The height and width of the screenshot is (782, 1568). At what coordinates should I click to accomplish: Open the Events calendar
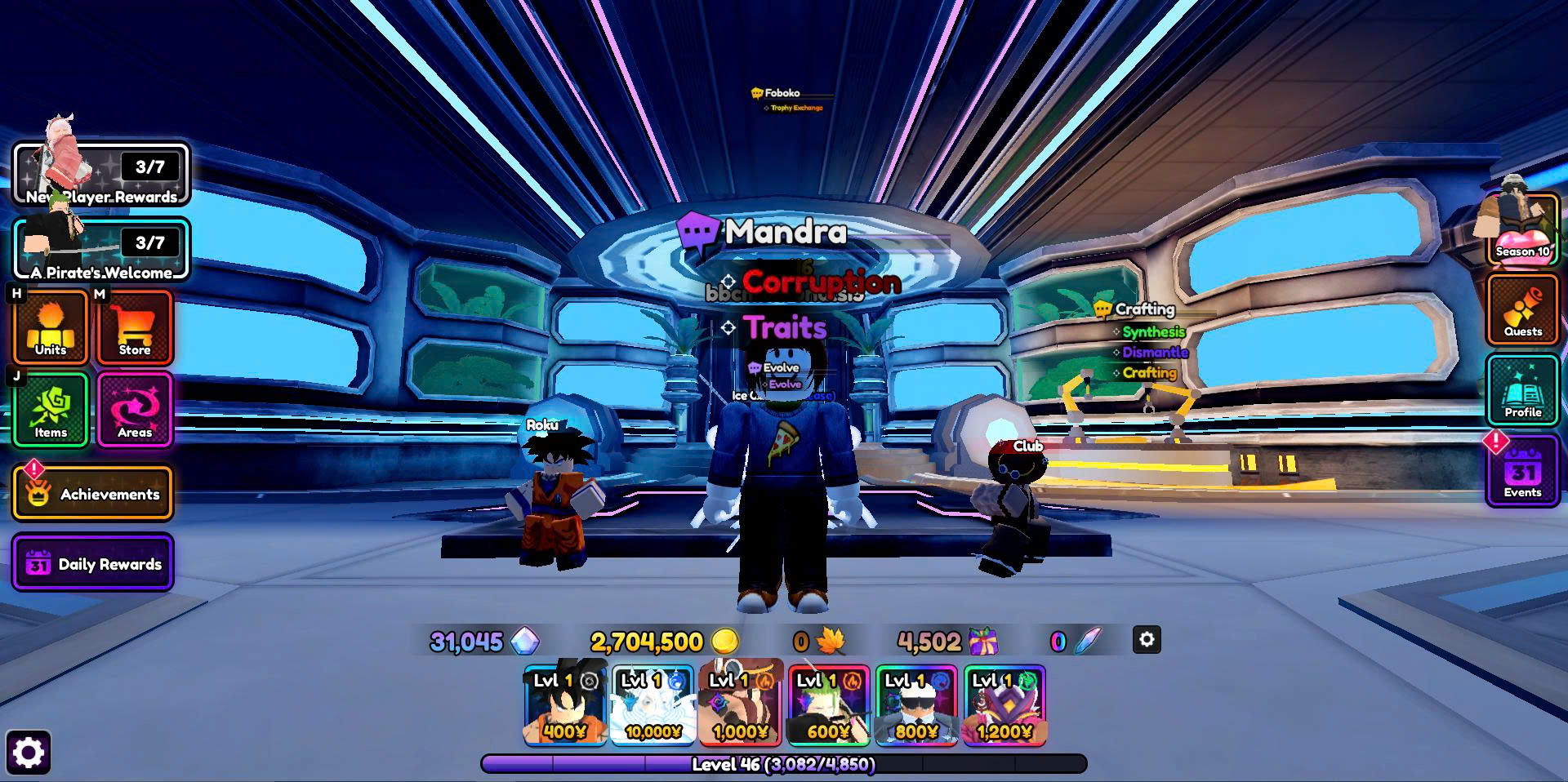1523,472
